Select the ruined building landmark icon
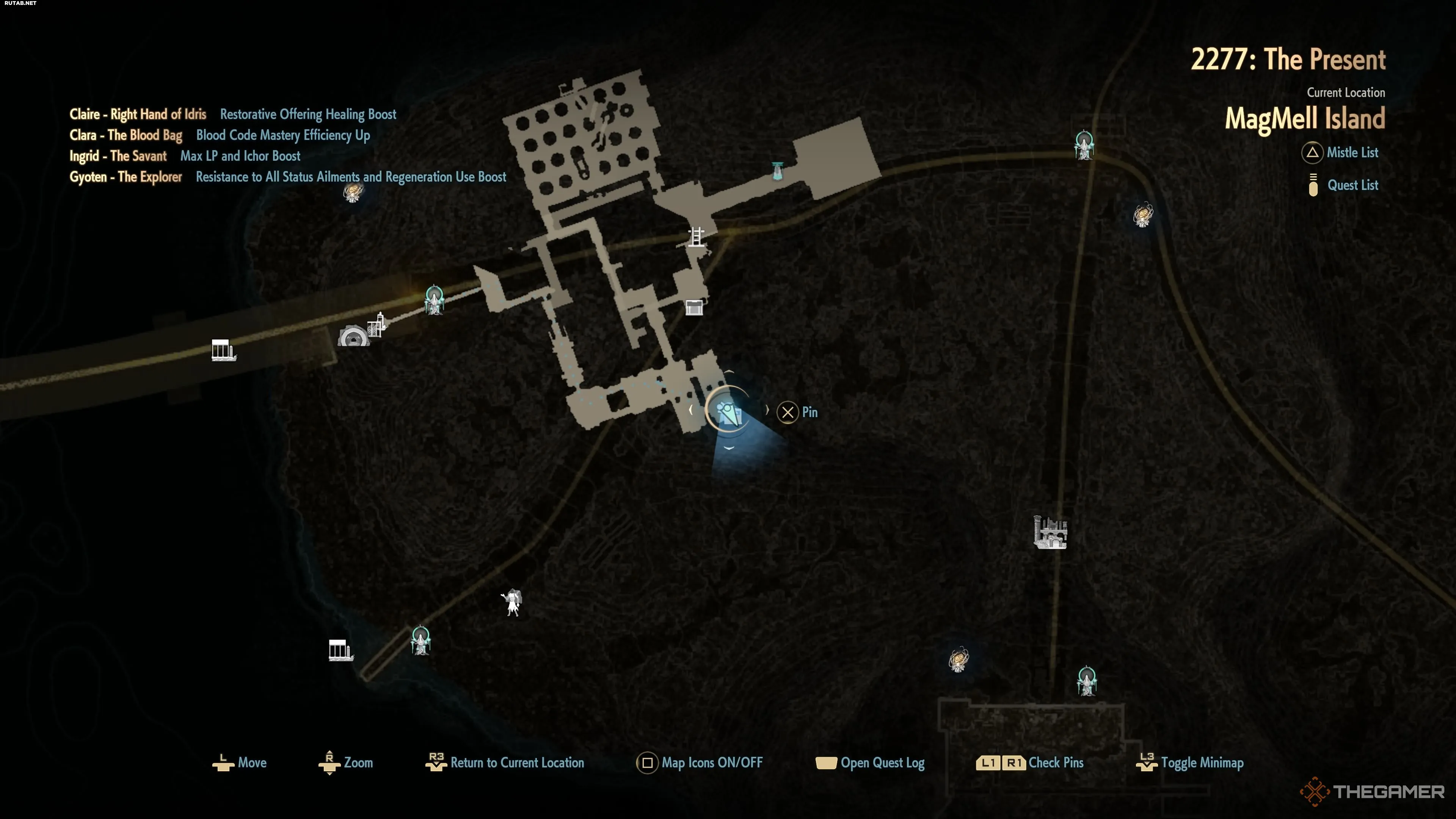 (x=1050, y=532)
